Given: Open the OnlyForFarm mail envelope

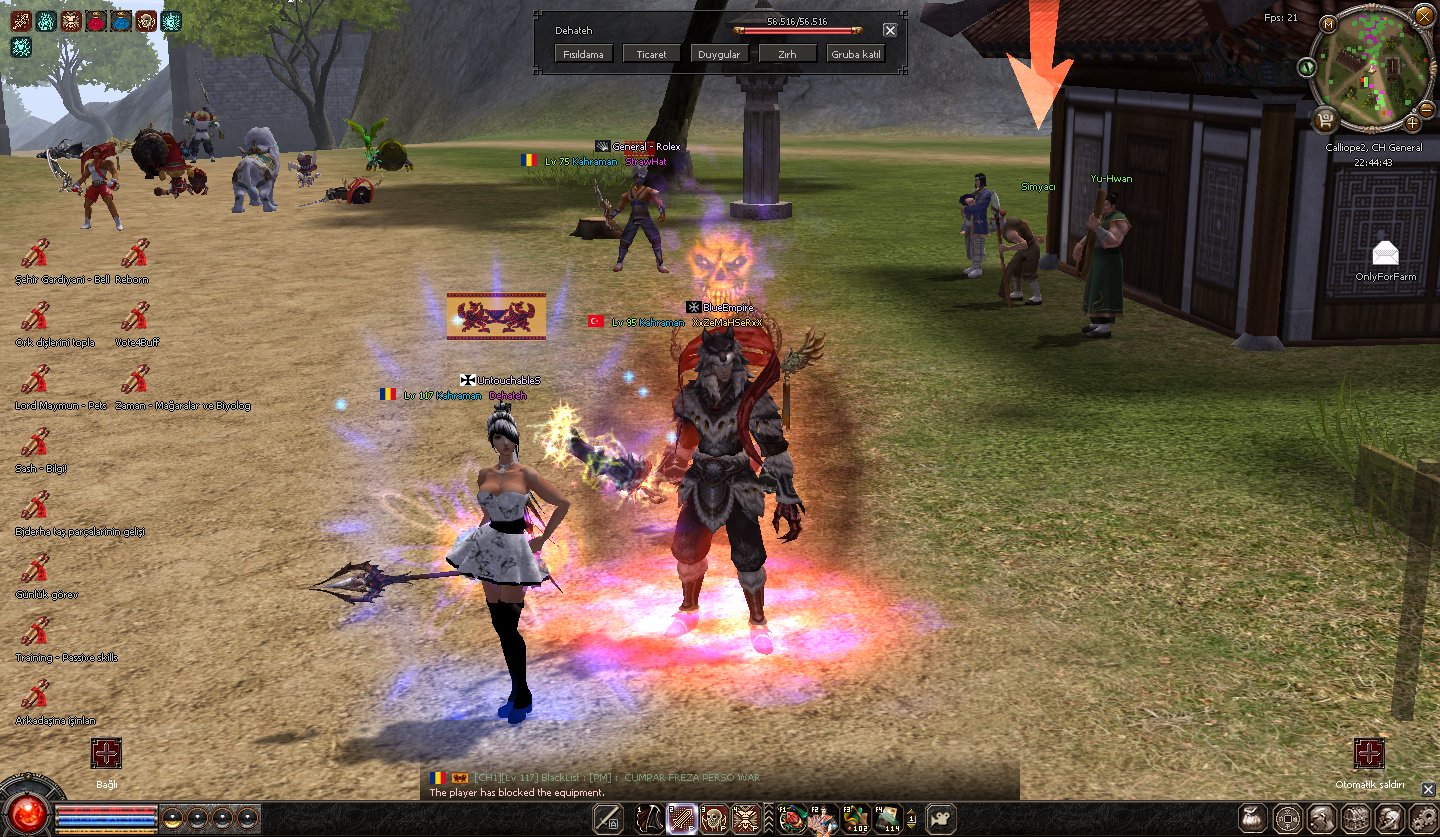Looking at the screenshot, I should click(x=1385, y=254).
